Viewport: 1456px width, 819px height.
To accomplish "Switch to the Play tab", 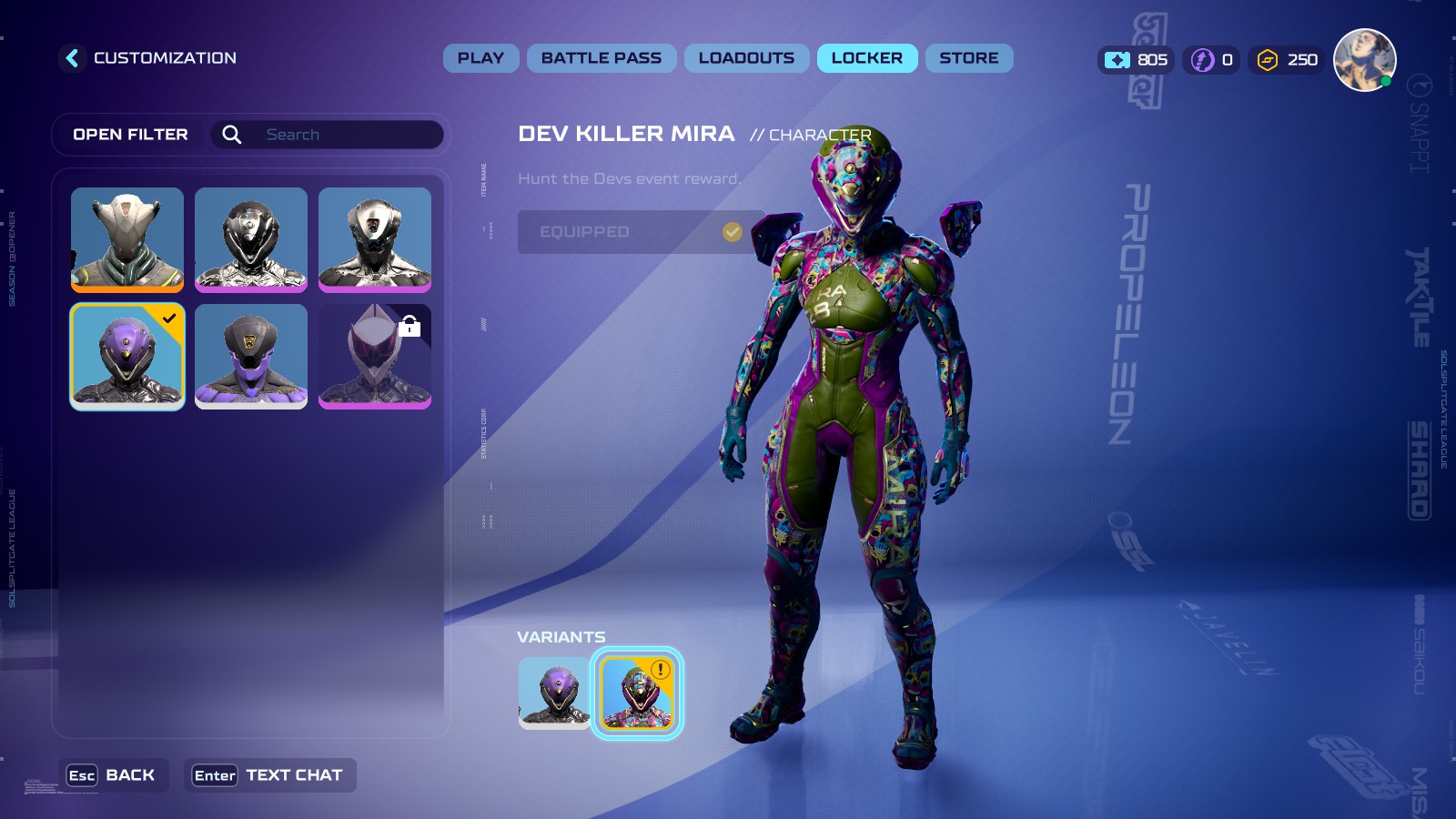I will (480, 58).
